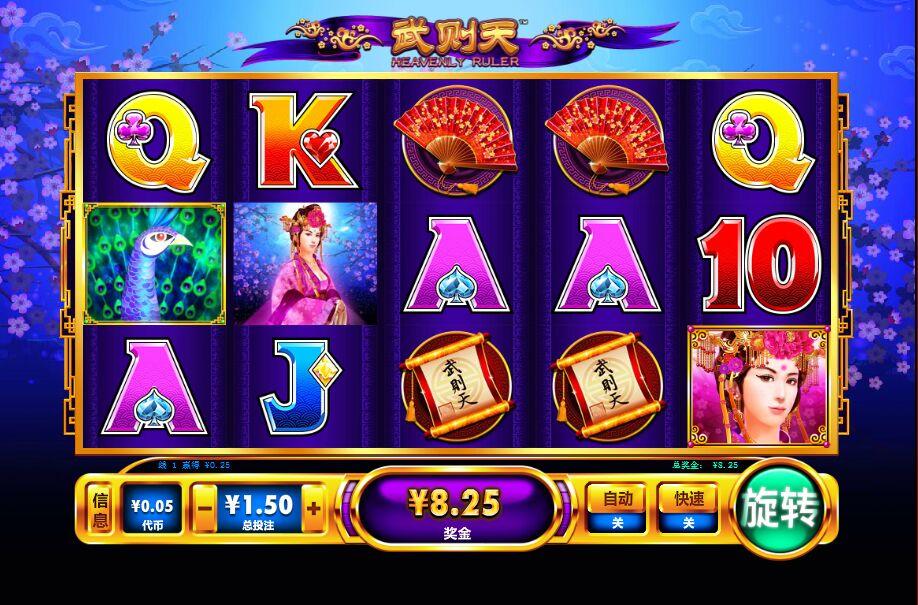Screen dimensions: 918x605
Task: Change the ¥0.05 代币 coin value
Action: pos(151,510)
